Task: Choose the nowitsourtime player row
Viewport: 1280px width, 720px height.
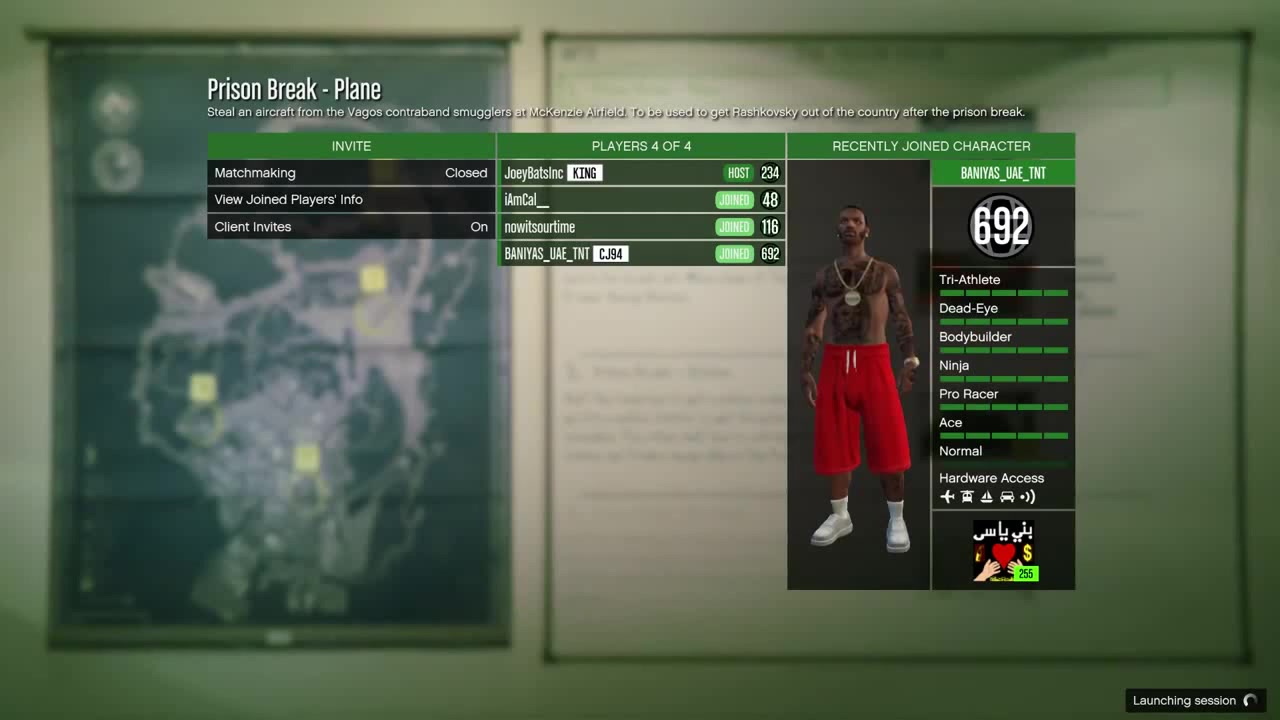Action: pyautogui.click(x=641, y=227)
